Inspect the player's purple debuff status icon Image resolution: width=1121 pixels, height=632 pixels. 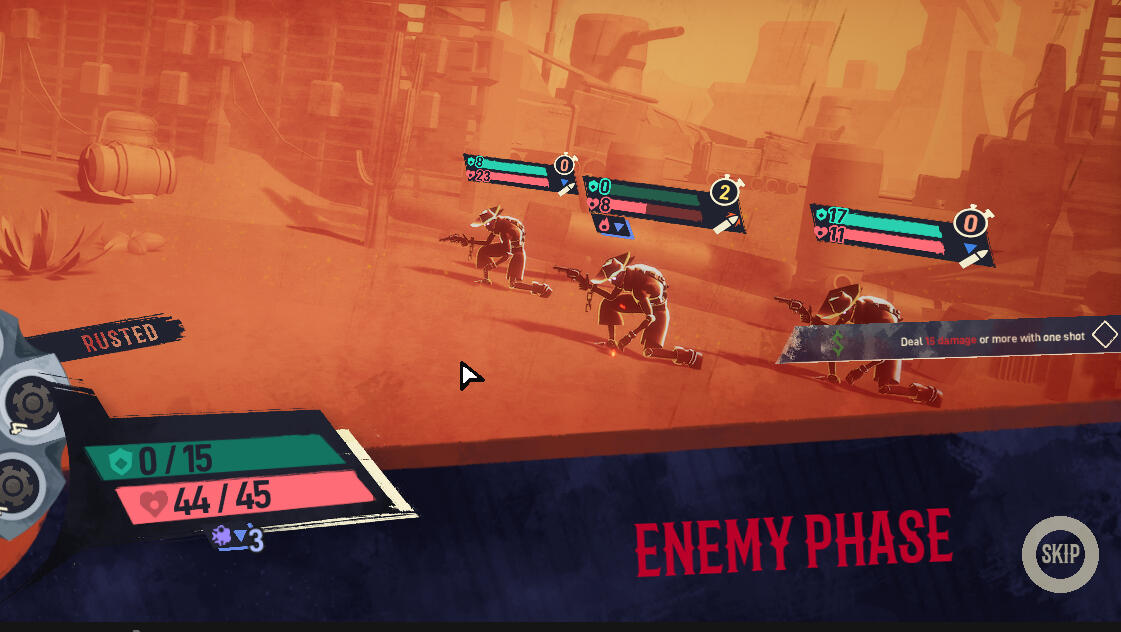pyautogui.click(x=222, y=537)
